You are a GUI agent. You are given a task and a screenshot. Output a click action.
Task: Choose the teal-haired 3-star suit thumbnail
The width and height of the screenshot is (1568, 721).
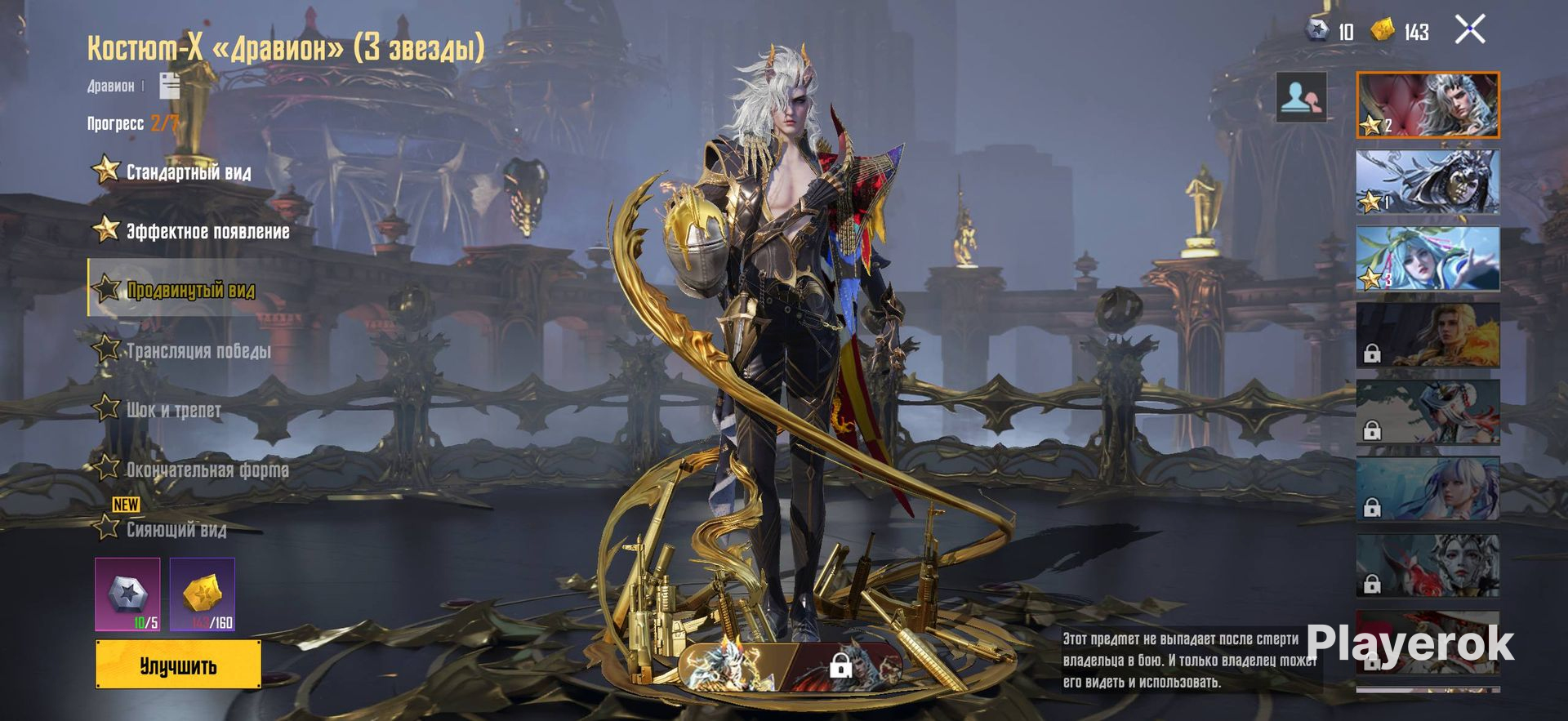click(1428, 258)
